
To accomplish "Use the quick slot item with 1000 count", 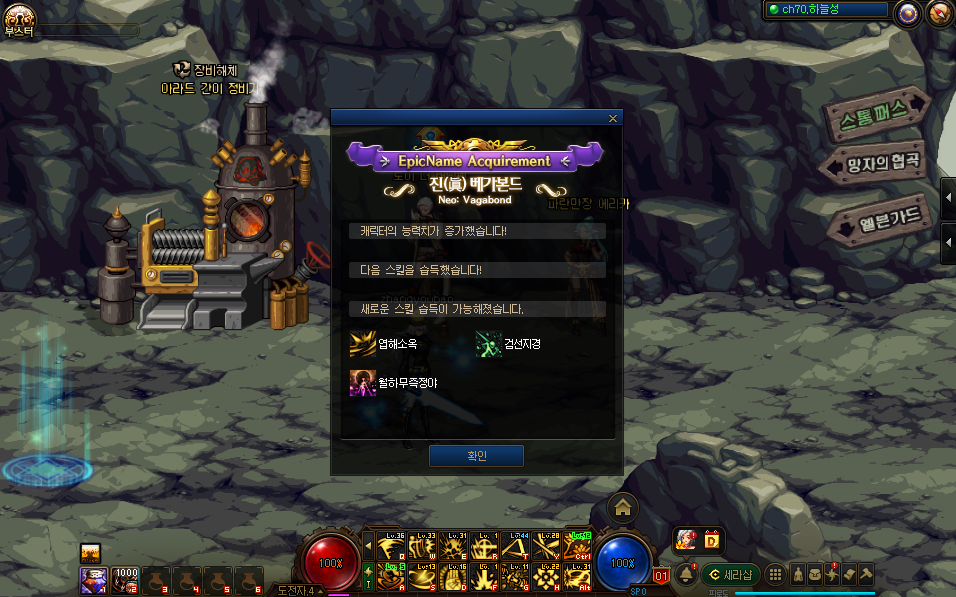I will tap(125, 579).
